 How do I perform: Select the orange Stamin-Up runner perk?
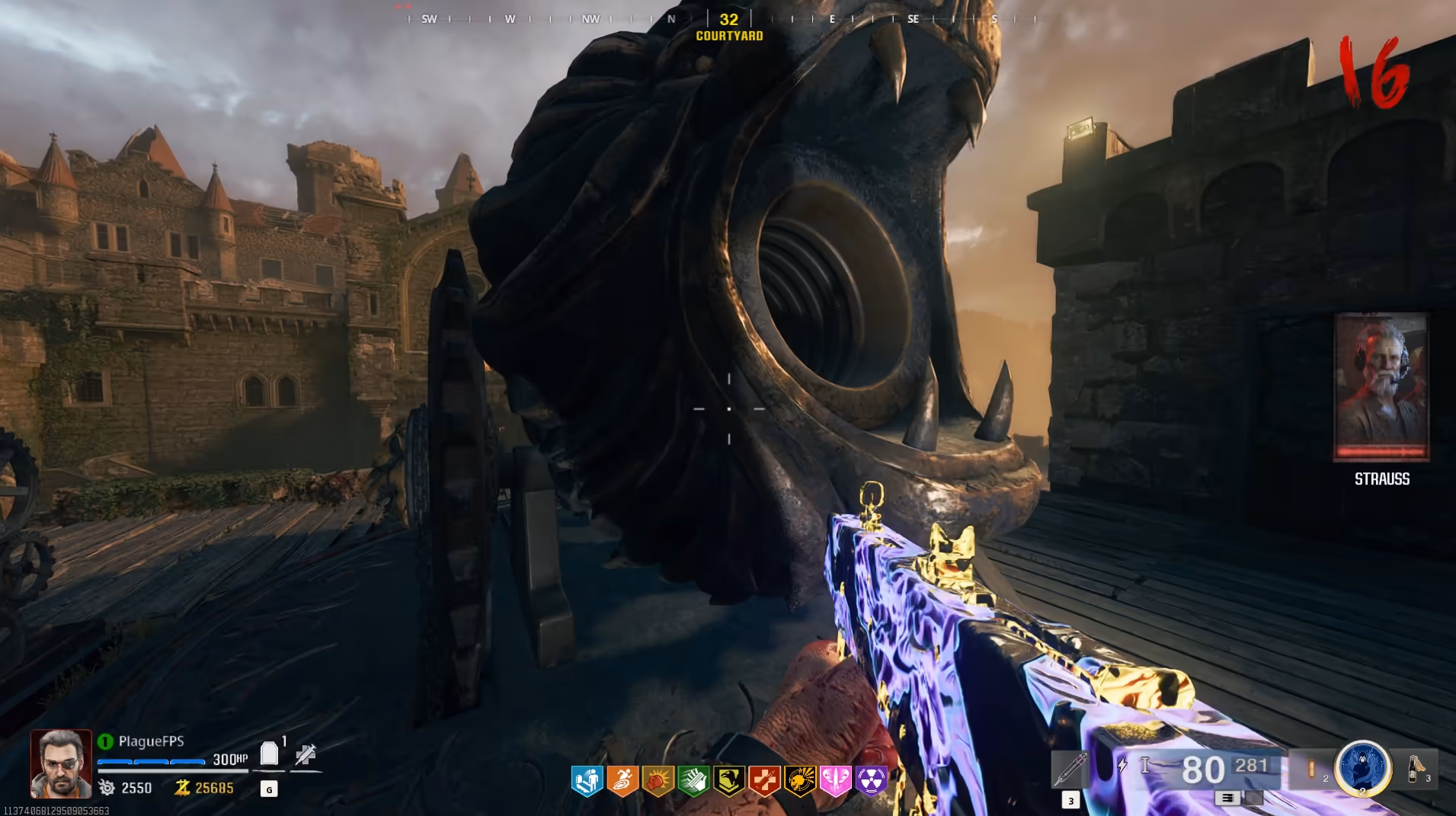pyautogui.click(x=622, y=781)
